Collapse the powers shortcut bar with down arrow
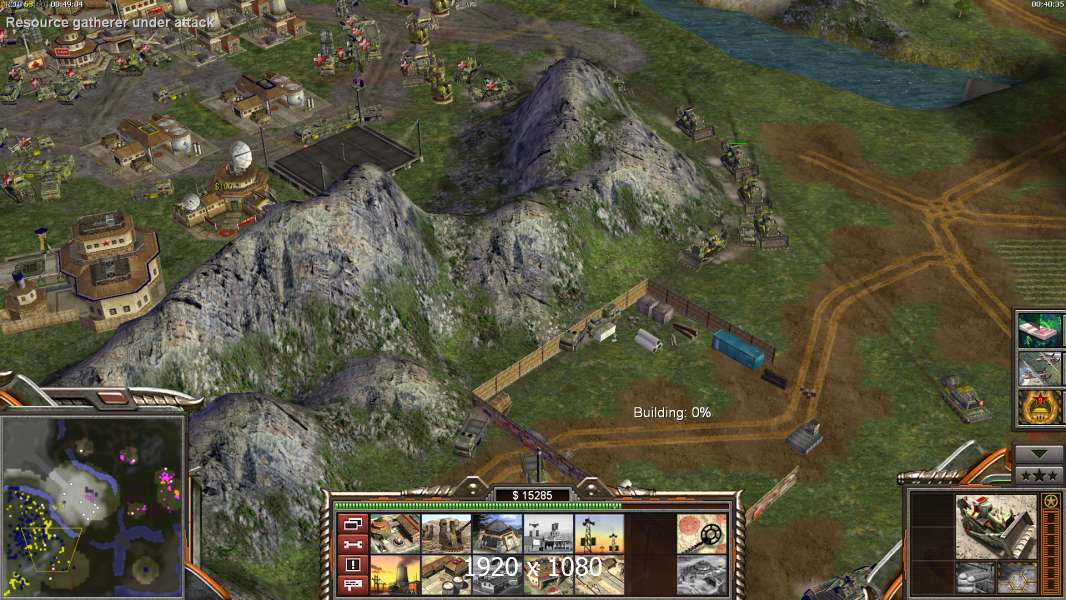This screenshot has height=600, width=1066. click(x=1039, y=453)
